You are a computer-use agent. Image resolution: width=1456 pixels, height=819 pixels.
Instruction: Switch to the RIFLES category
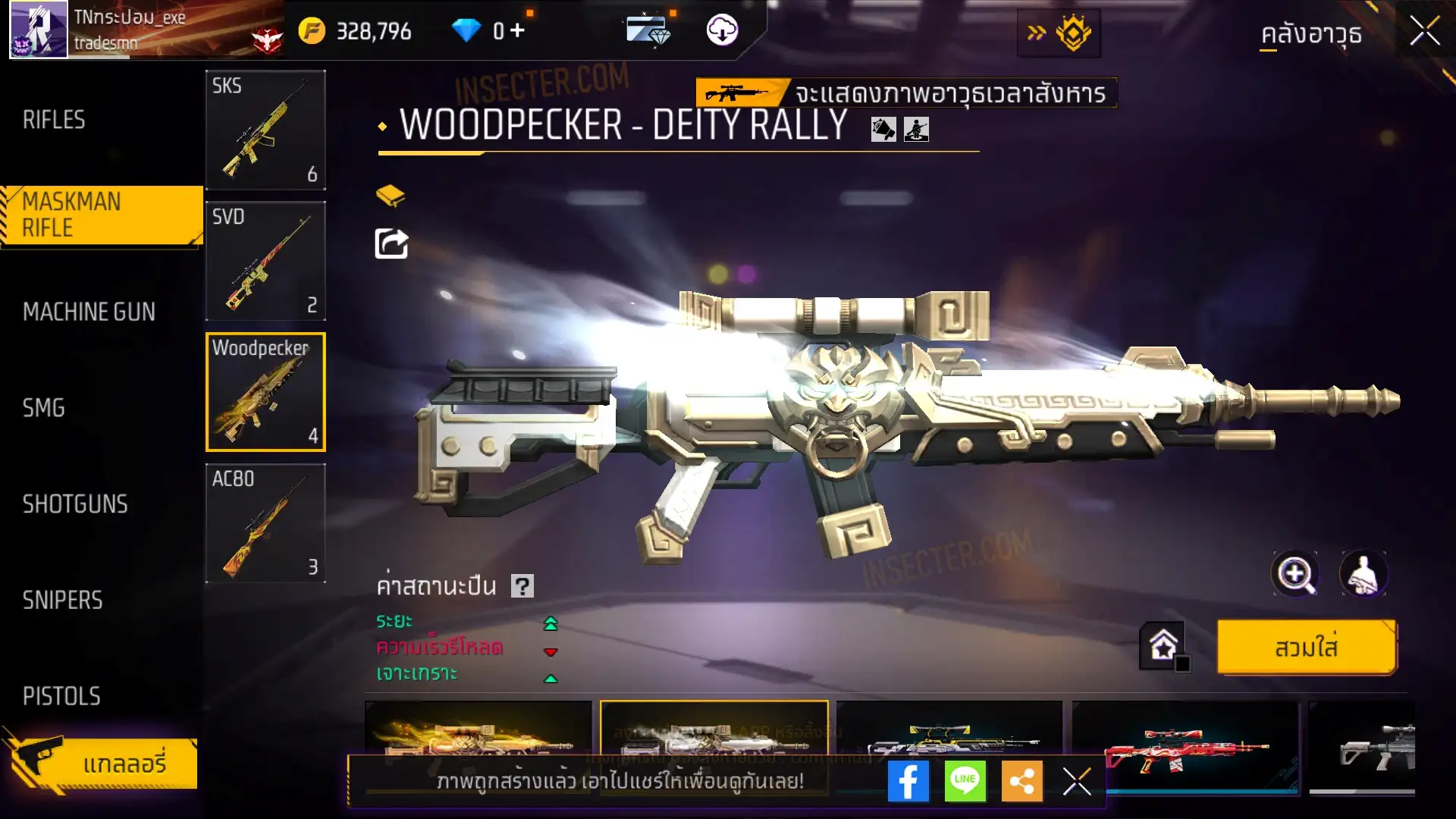(55, 120)
